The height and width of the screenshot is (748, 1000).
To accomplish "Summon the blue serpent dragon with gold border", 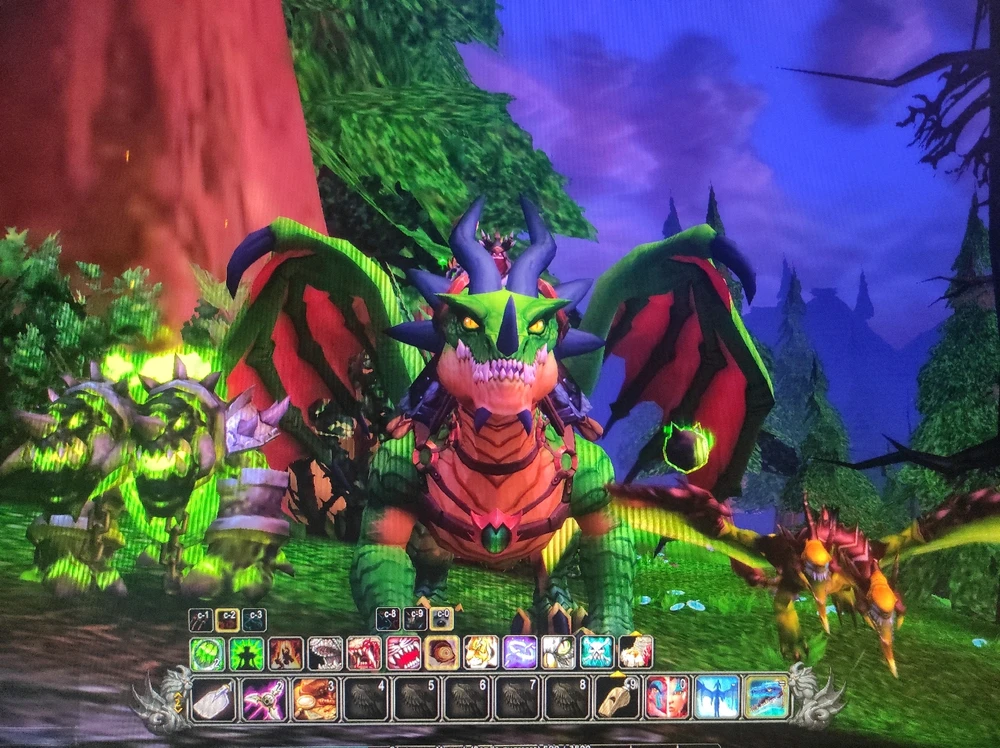I will (x=766, y=696).
